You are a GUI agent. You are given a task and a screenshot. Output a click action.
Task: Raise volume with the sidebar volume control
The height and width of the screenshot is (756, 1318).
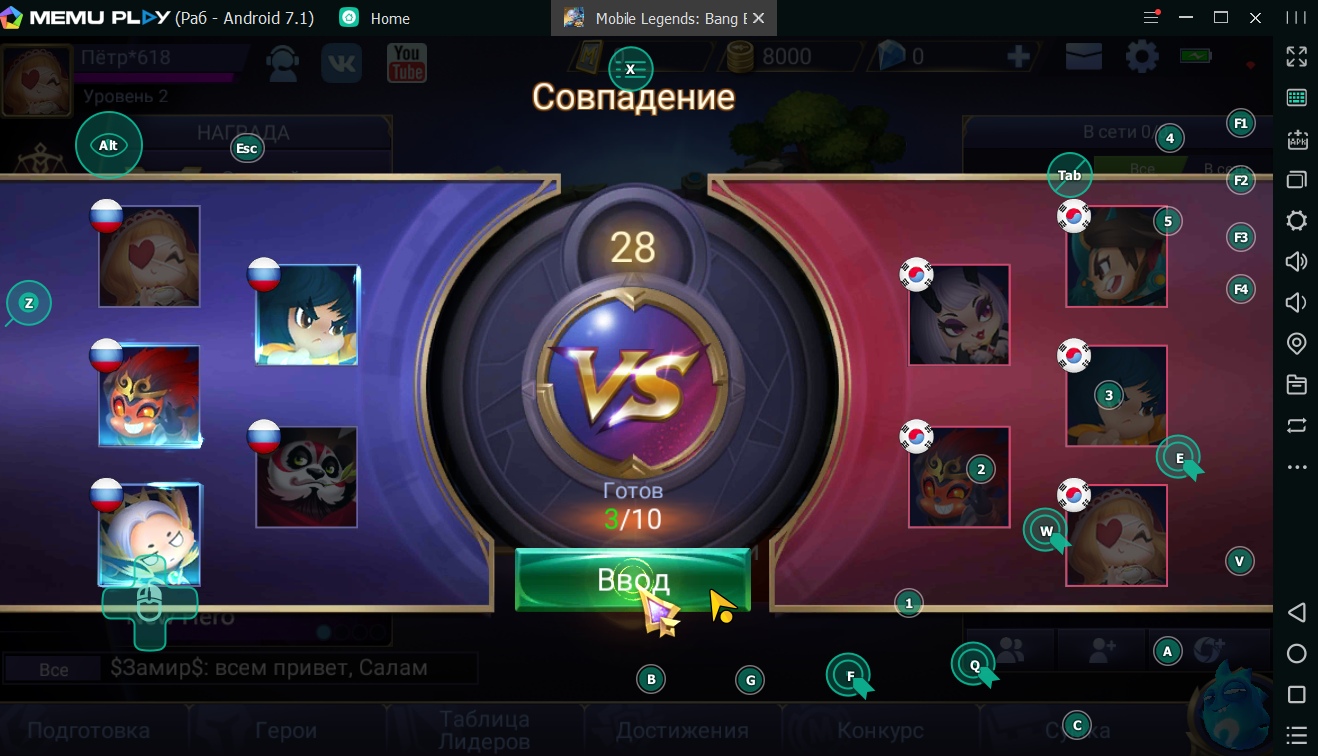(x=1296, y=261)
